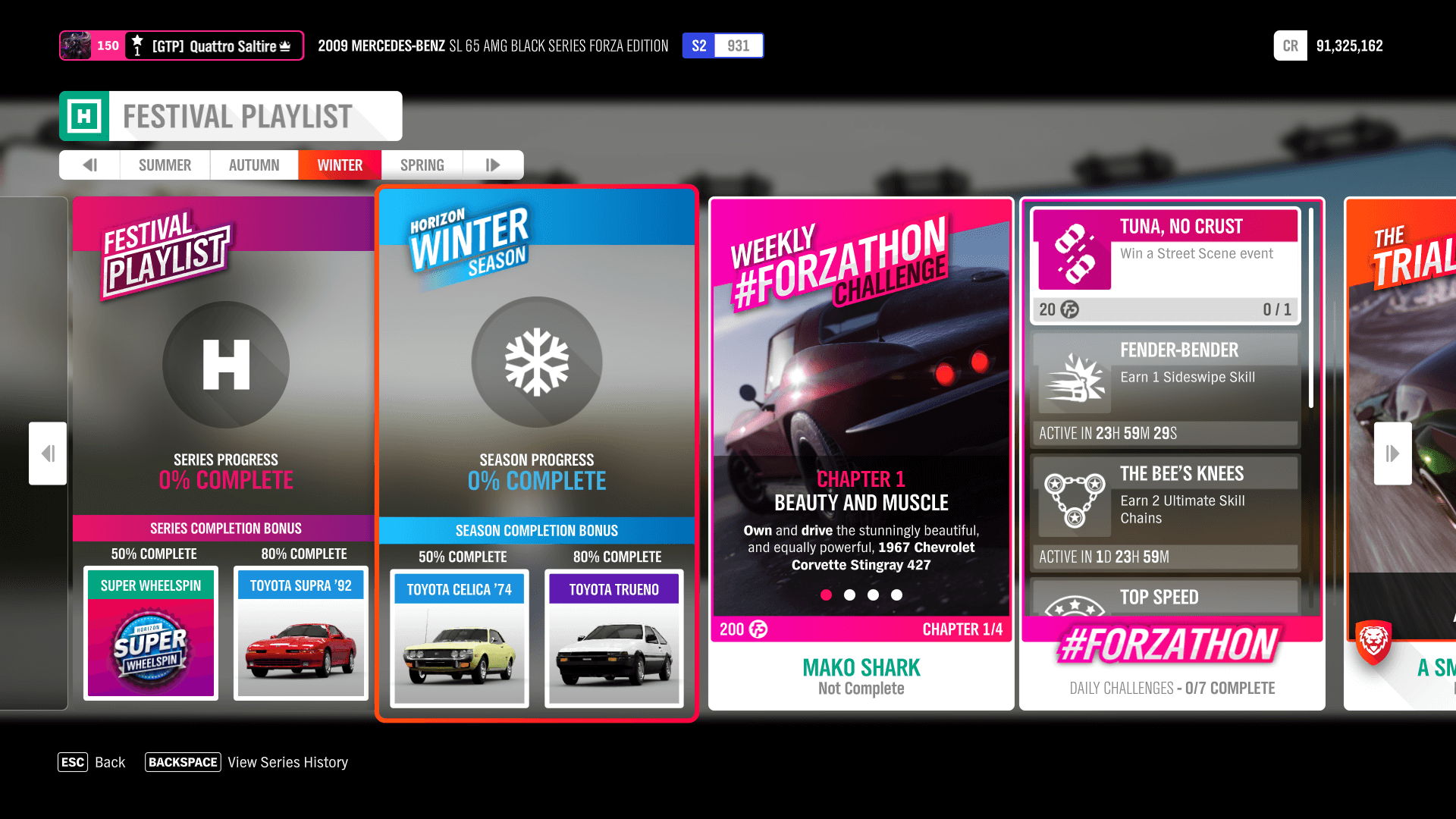The width and height of the screenshot is (1456, 819).
Task: Click the right panel chevron beside The Trial
Action: 1392,453
